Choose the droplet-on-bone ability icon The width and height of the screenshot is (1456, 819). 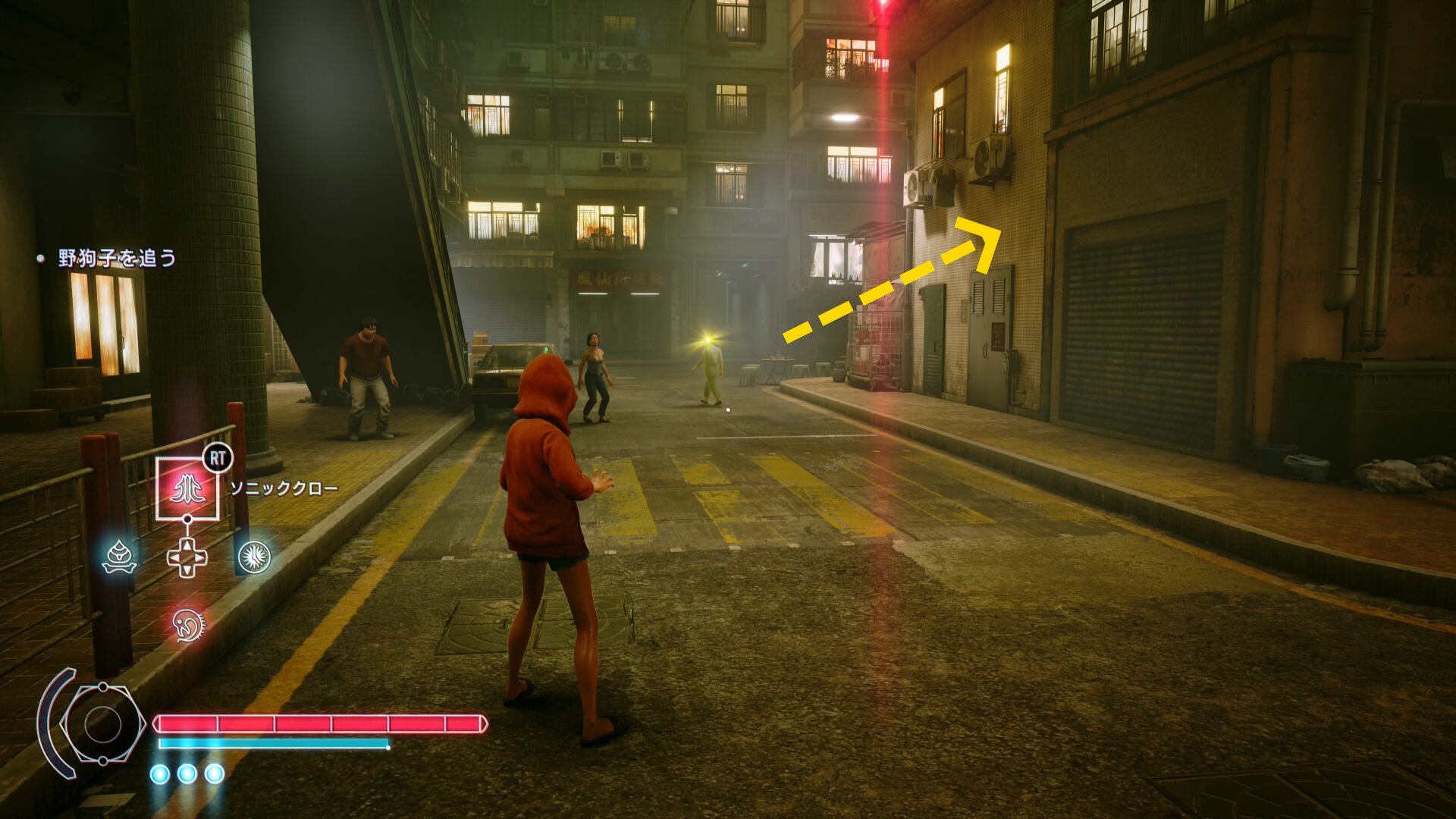[120, 557]
